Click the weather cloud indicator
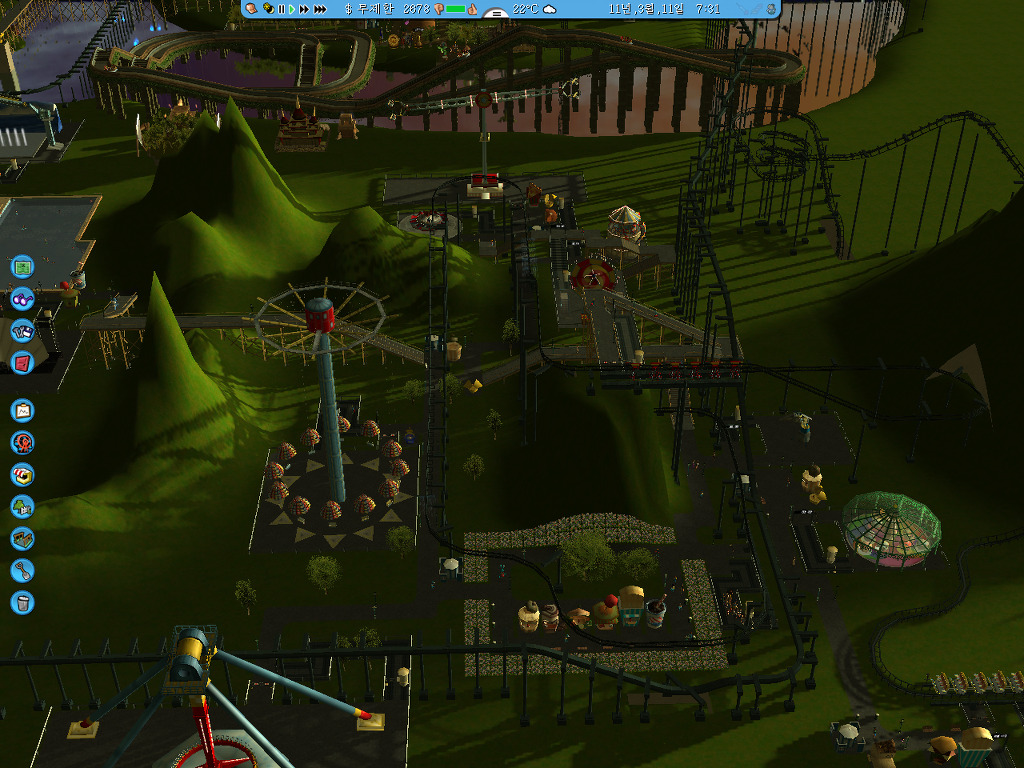 click(549, 9)
